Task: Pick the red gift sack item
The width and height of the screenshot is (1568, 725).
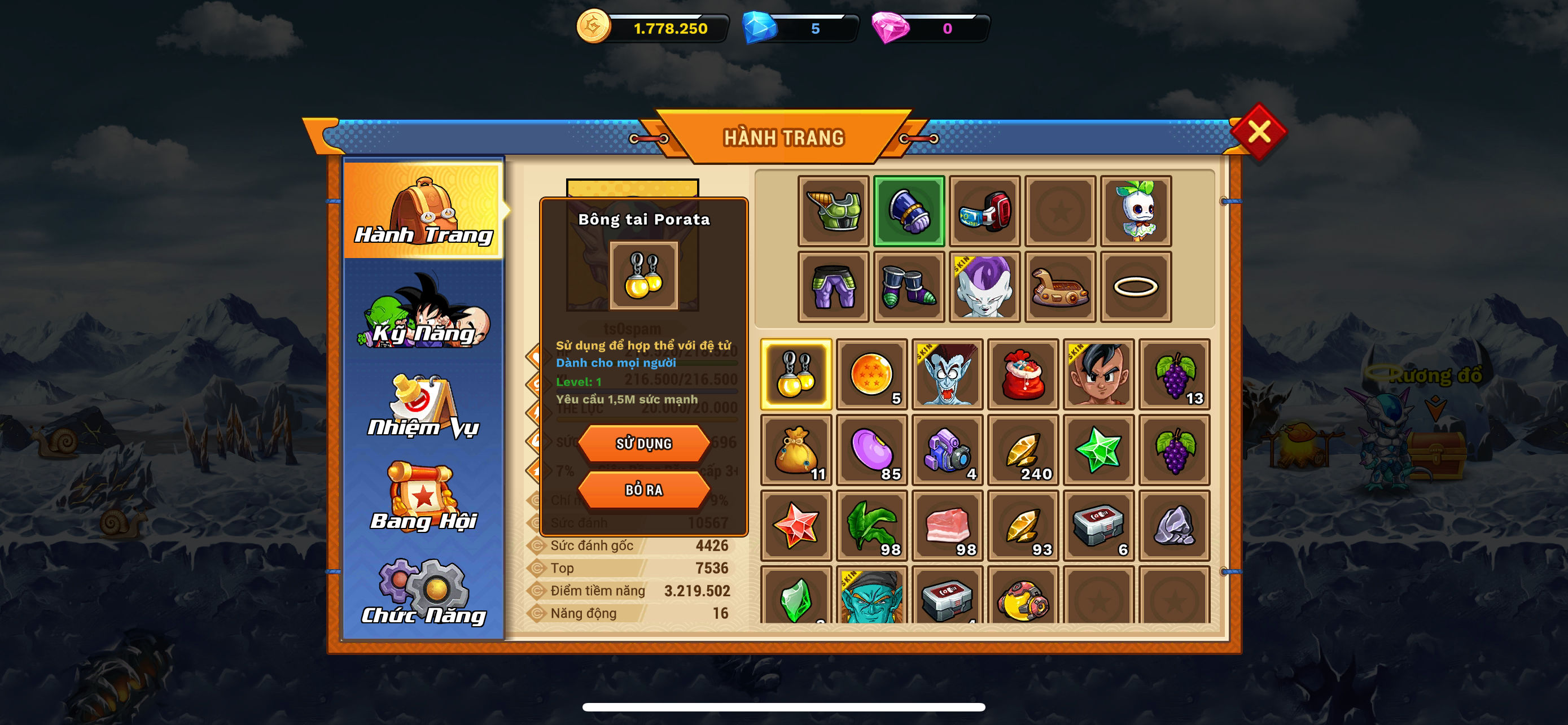Action: (x=1023, y=374)
